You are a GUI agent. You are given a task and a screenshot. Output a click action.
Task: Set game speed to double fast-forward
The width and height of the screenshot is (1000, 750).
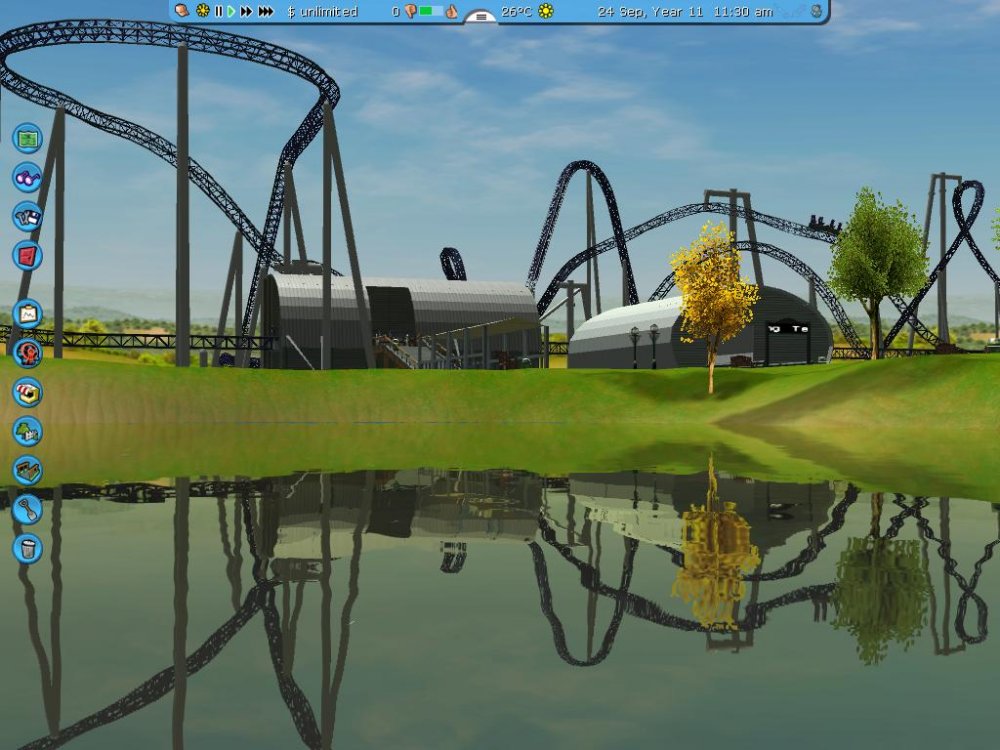coord(246,11)
